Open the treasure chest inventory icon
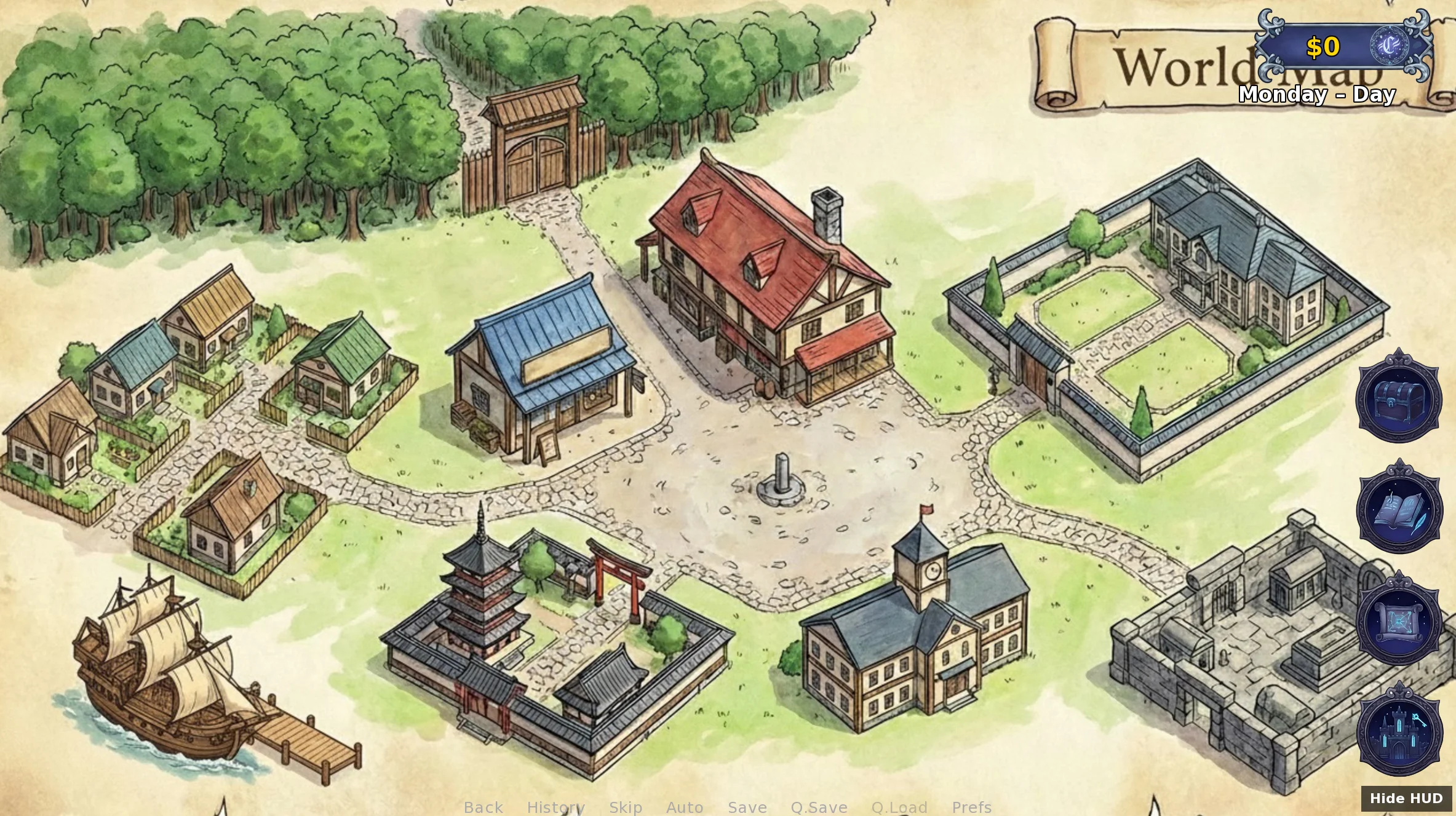 click(x=1399, y=397)
